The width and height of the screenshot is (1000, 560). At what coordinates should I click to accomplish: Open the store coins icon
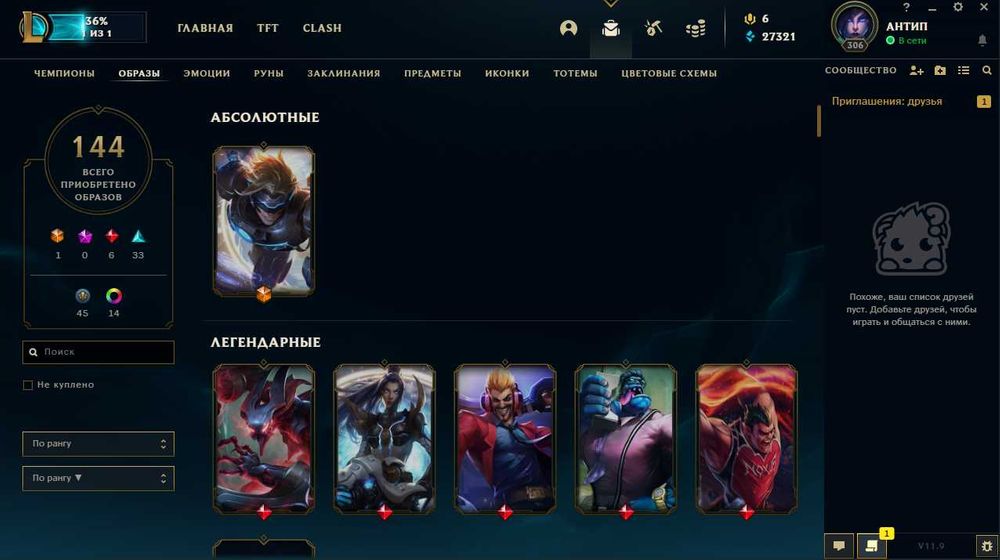[x=695, y=28]
